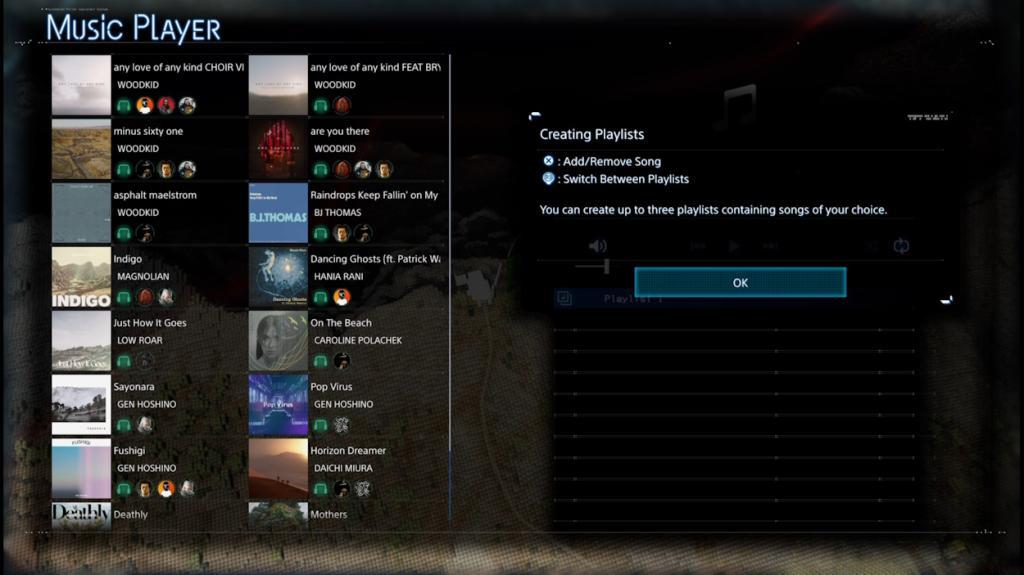Pick "Horizon Dreamer" by Daichi Miura
The image size is (1024, 575).
coord(348,451)
